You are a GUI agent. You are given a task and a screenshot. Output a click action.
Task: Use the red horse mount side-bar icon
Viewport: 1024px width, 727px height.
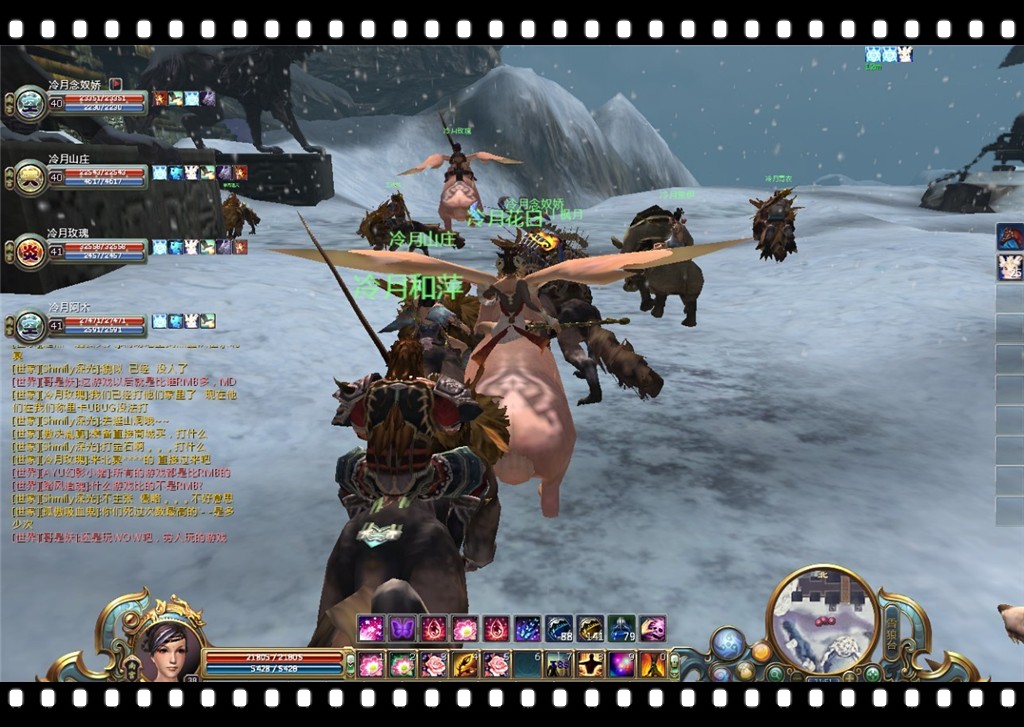[x=1010, y=237]
